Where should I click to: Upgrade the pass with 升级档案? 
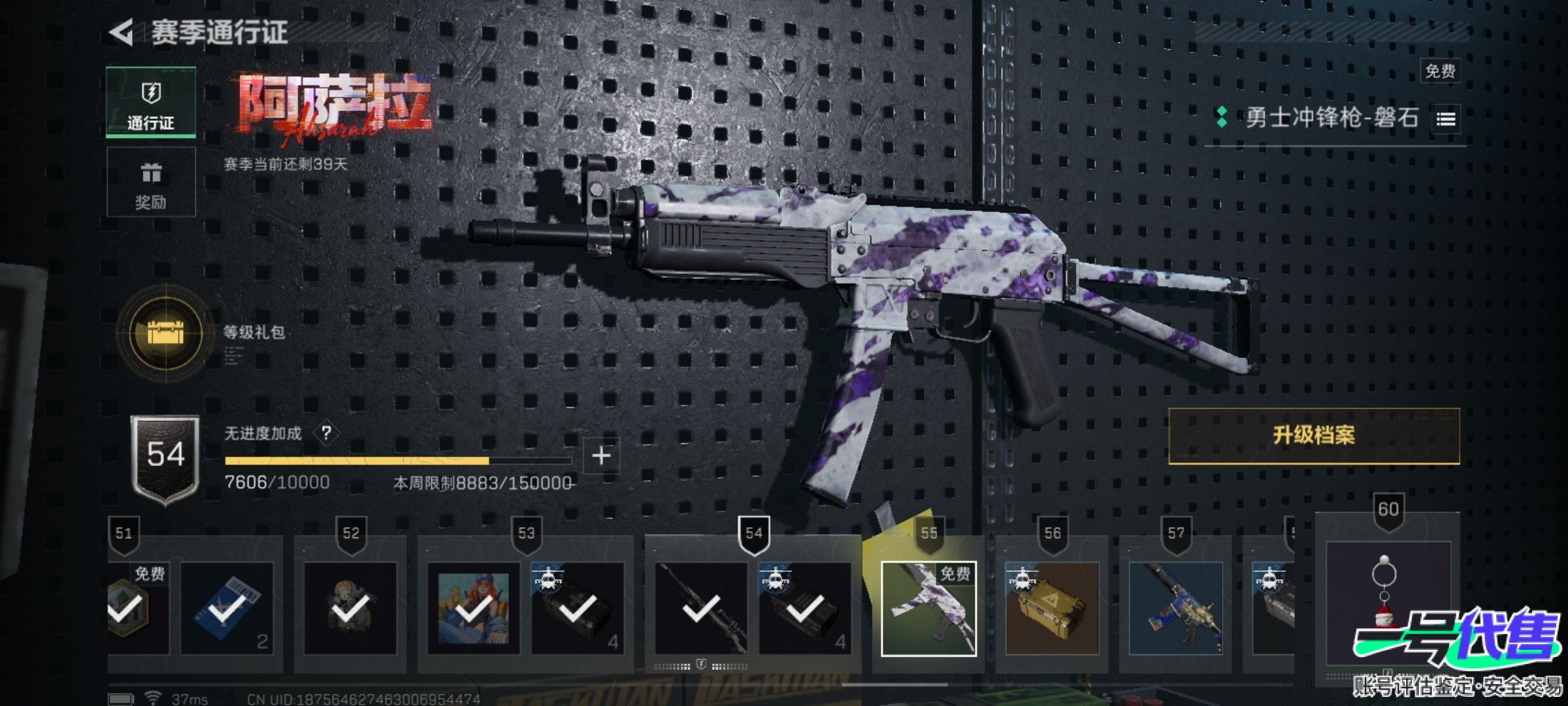click(1313, 435)
